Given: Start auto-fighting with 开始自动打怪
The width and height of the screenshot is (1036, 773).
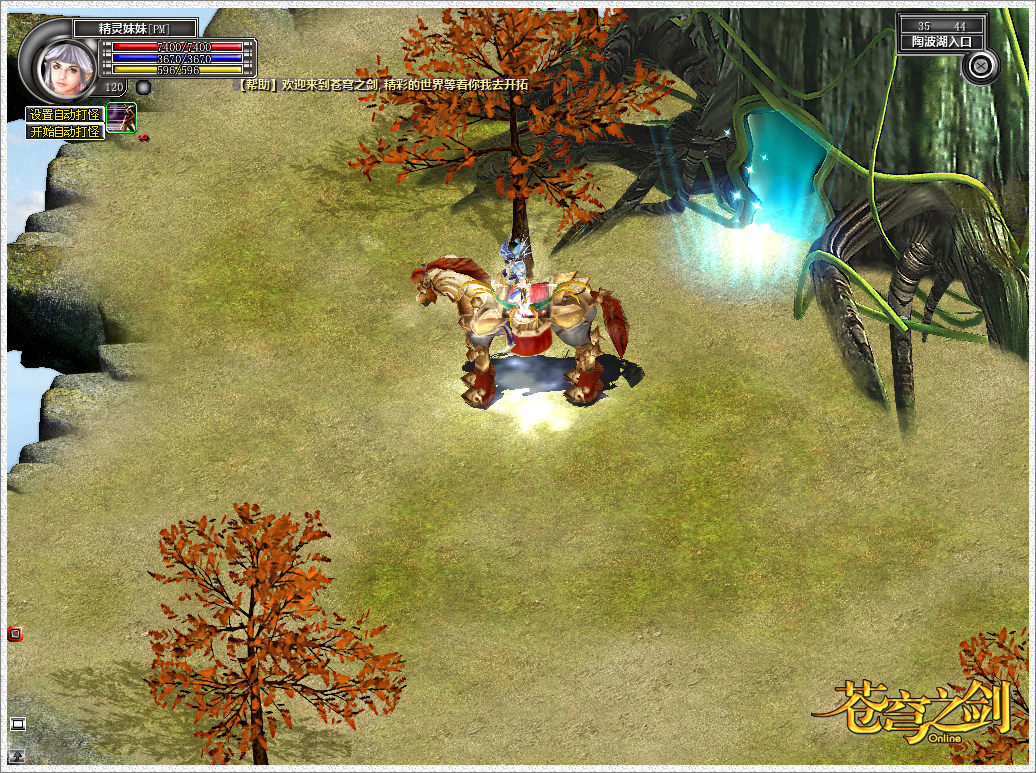Looking at the screenshot, I should coord(65,131).
